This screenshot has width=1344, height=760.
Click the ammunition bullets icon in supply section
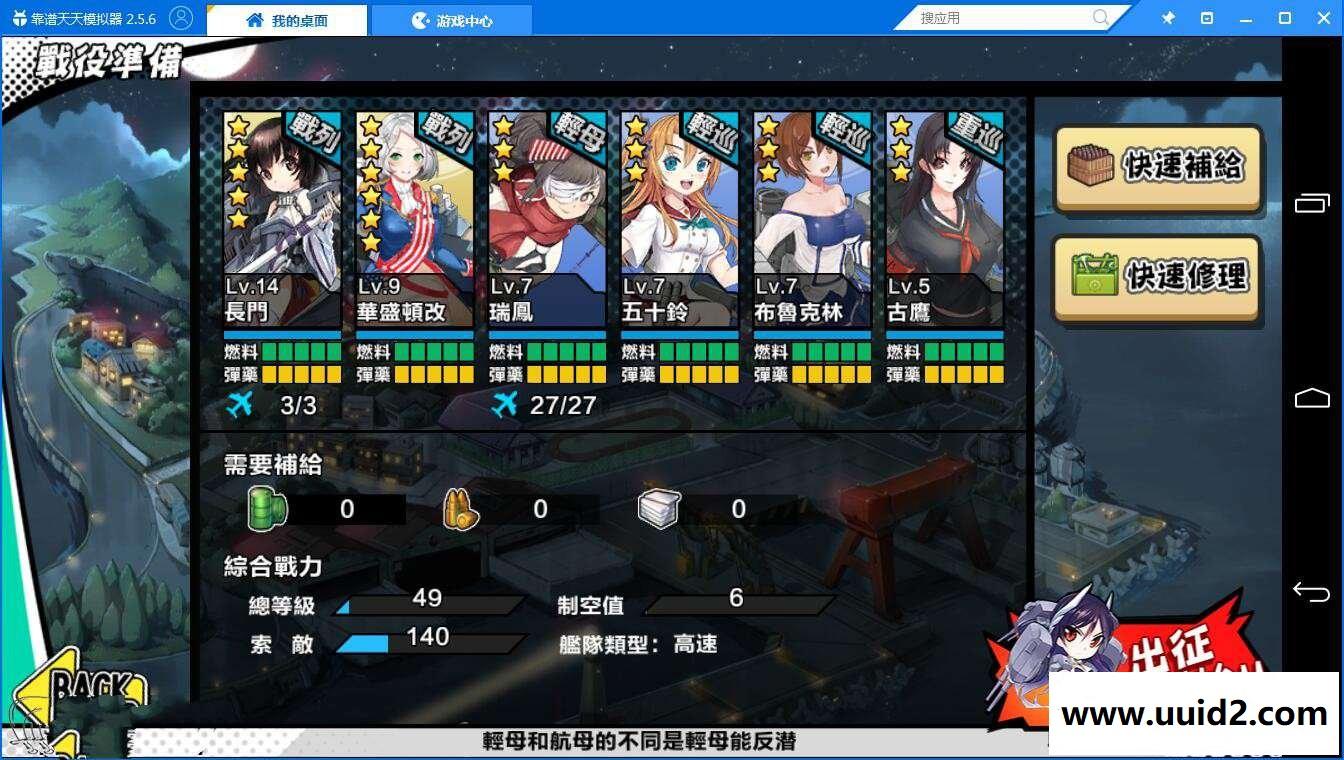458,508
